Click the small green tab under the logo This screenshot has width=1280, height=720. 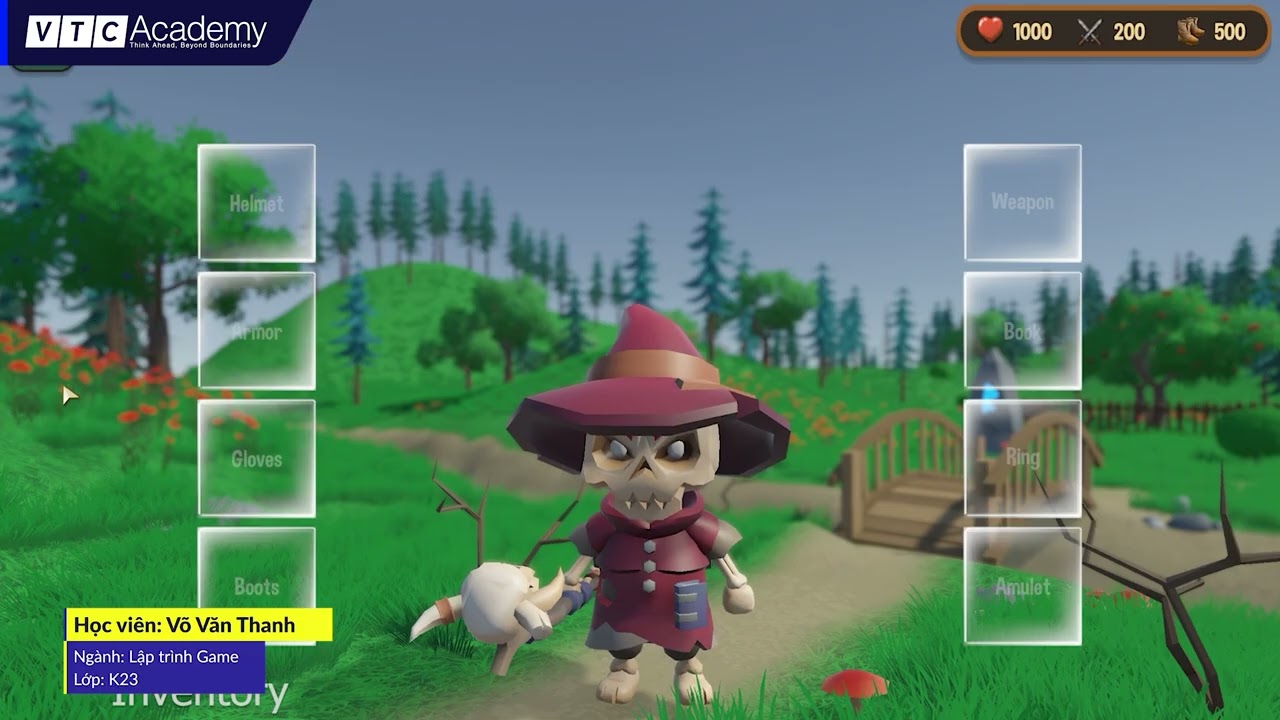tap(40, 68)
